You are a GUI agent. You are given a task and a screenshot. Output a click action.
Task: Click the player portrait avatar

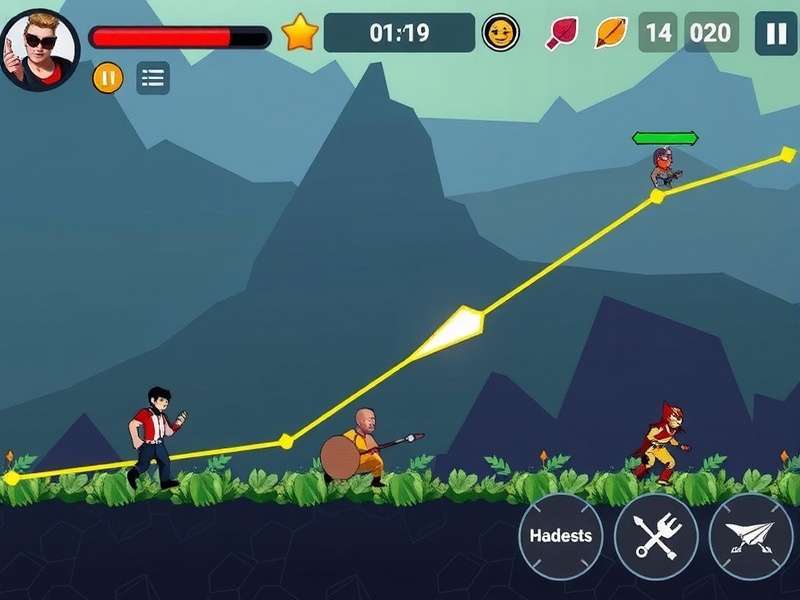[41, 48]
